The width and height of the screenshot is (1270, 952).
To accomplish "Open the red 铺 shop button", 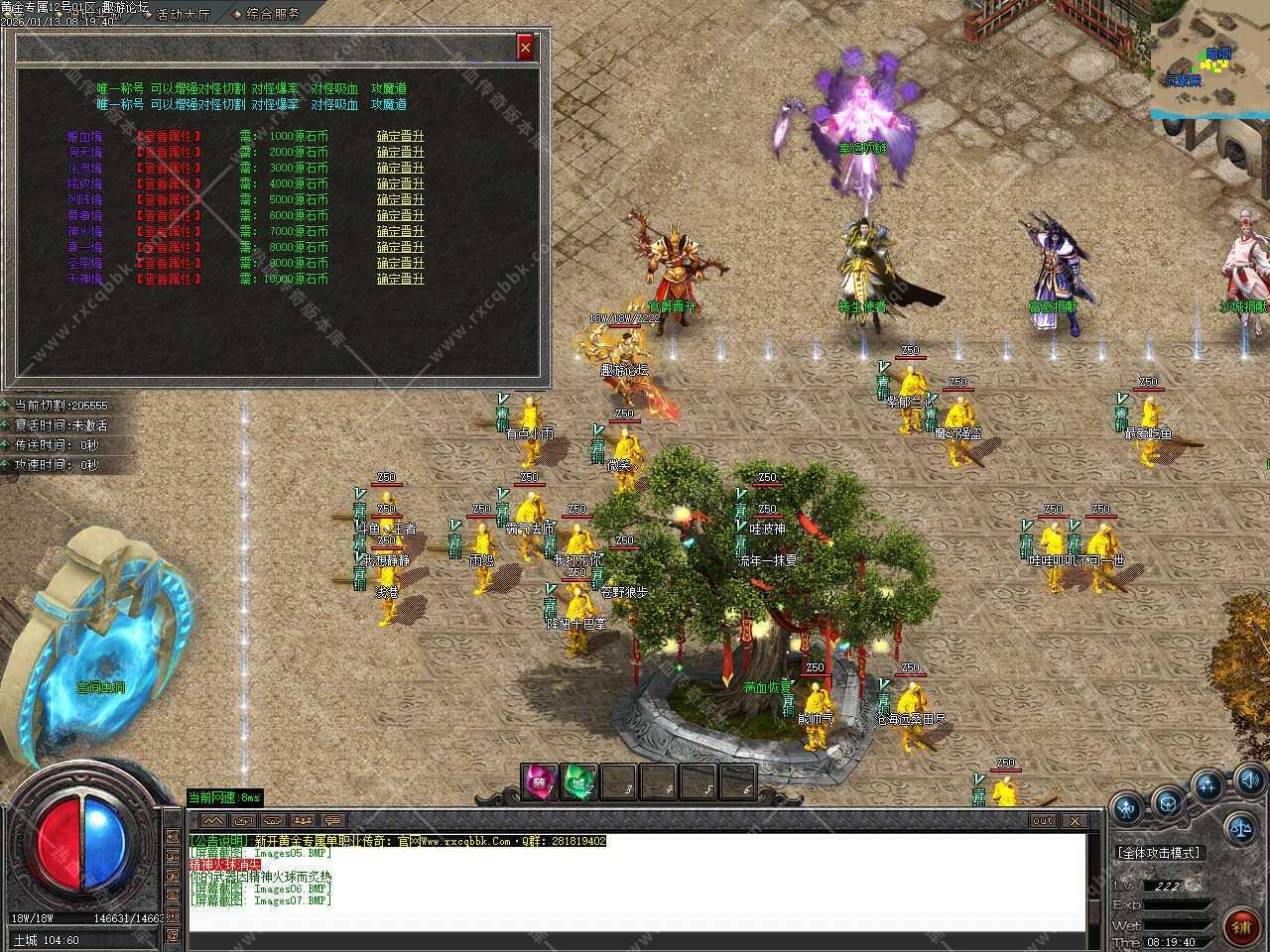I will (1240, 927).
